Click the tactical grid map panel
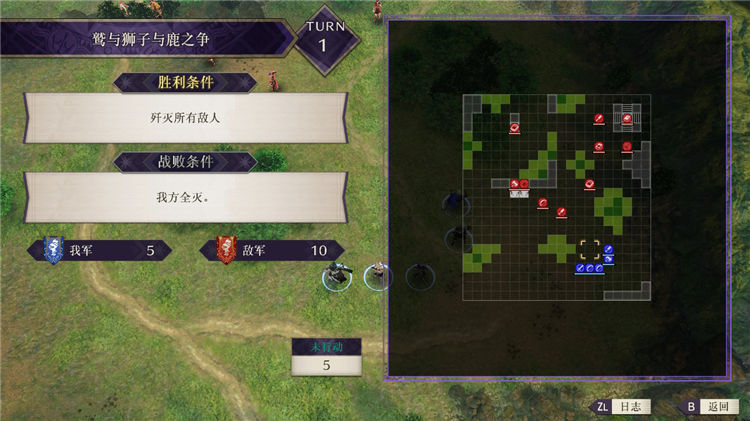Viewport: 750px width, 421px height. [556, 197]
